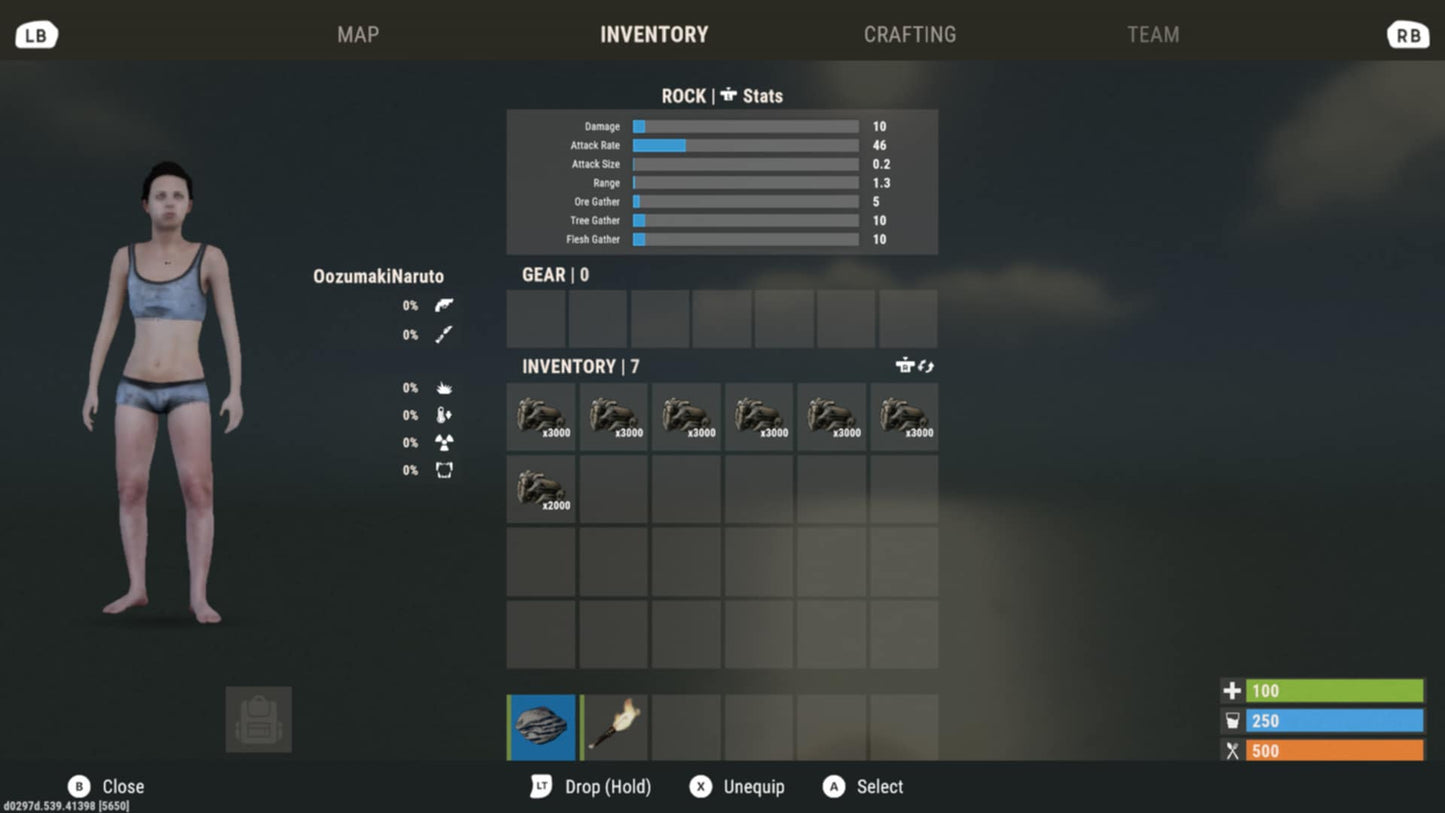Click the backpack slot icon
The width and height of the screenshot is (1445, 813).
(x=259, y=720)
